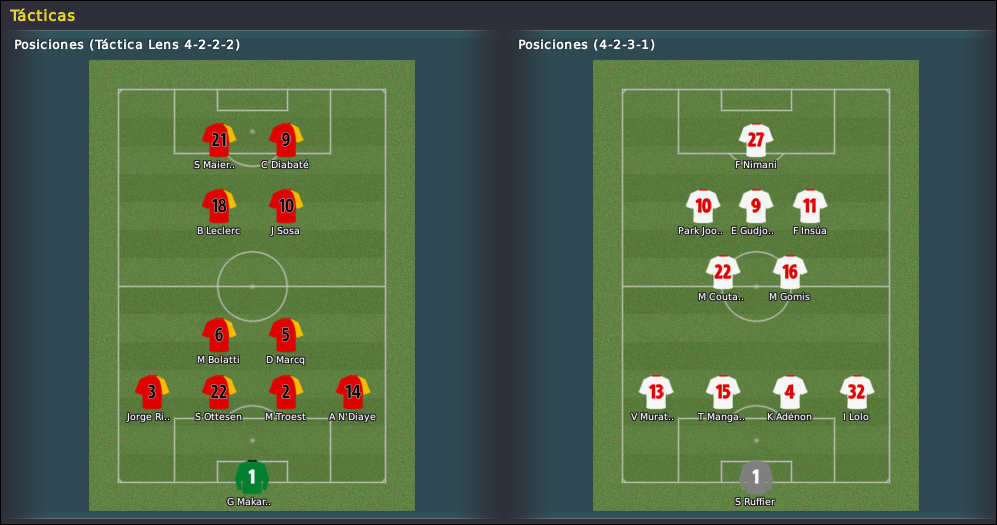Click goalkeeper G Makar..'s green shirt
Image resolution: width=997 pixels, height=525 pixels.
251,477
